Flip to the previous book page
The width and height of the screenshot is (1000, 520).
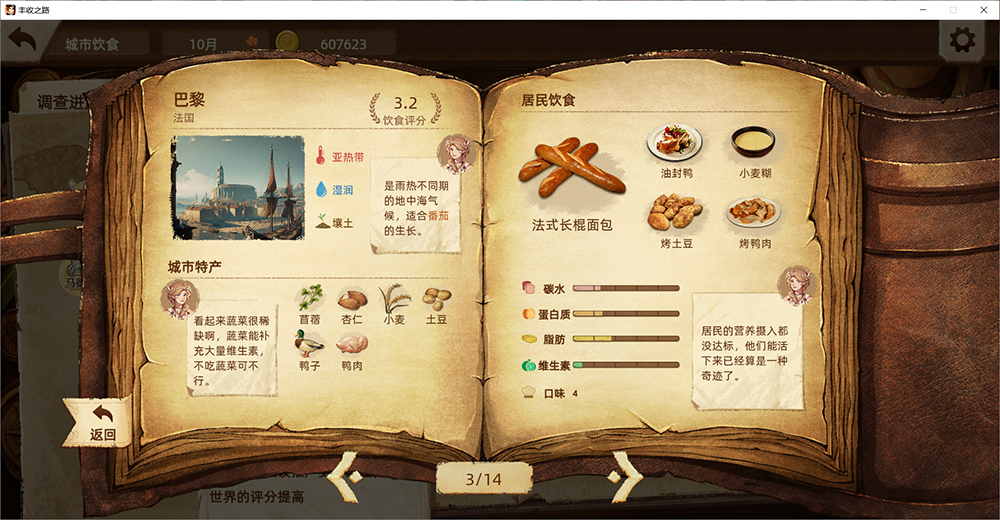point(345,477)
